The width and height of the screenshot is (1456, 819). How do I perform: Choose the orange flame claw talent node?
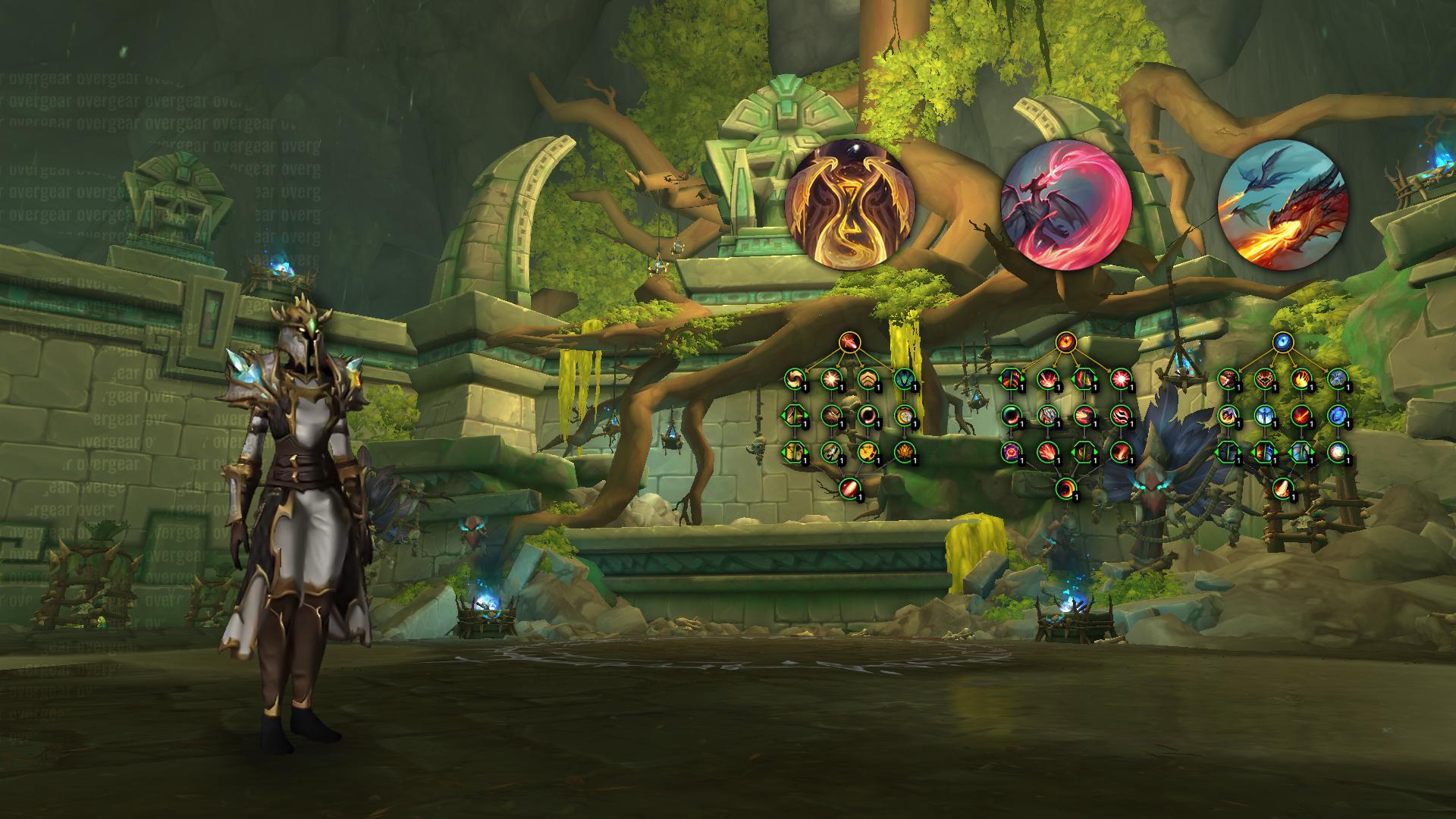pos(1301,378)
